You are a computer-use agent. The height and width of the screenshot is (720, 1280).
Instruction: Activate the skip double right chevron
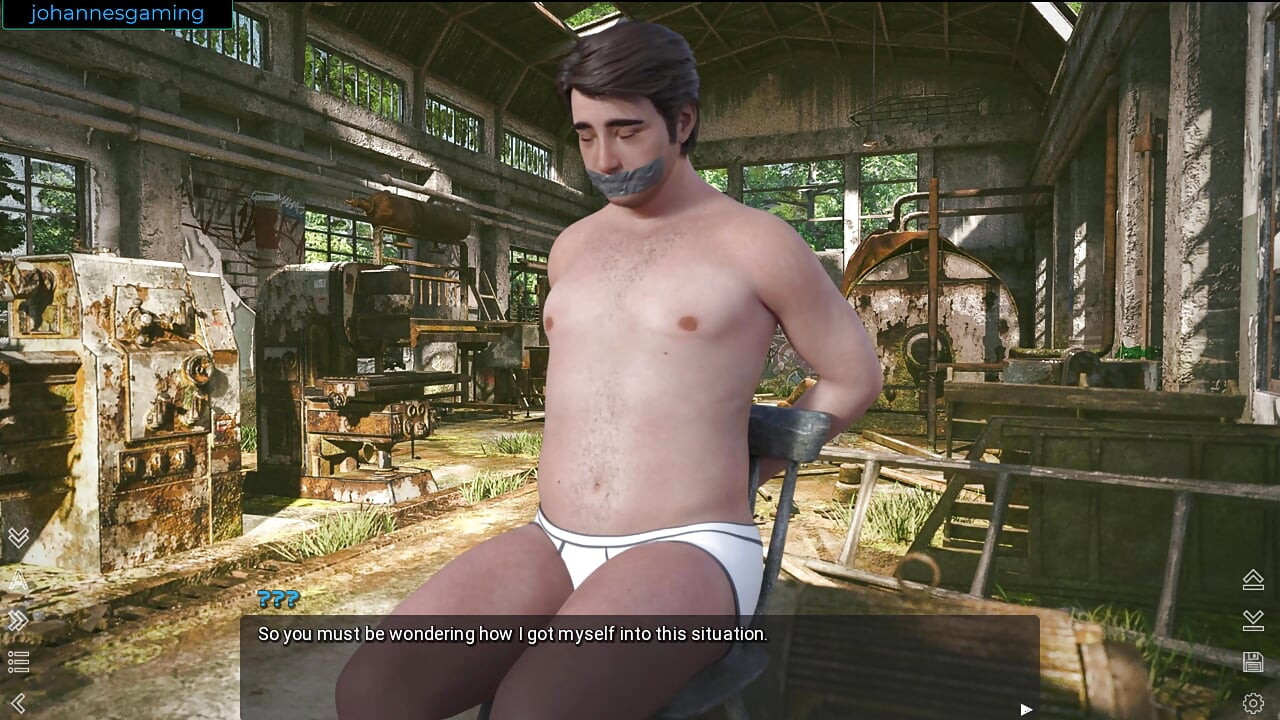tap(18, 621)
